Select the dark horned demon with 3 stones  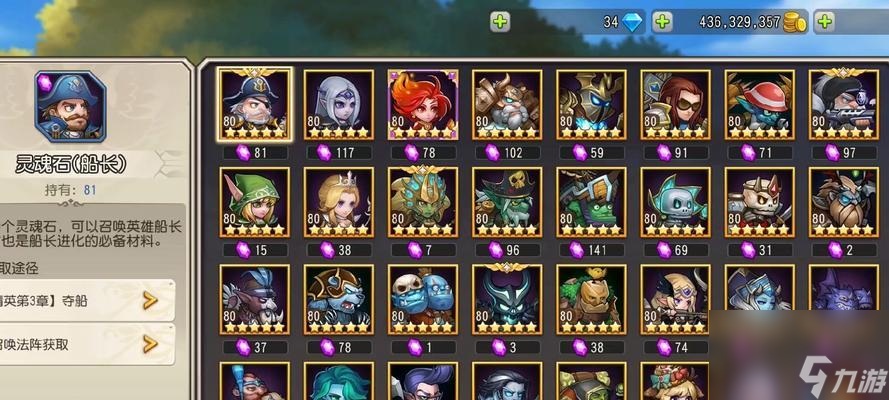pos(507,299)
